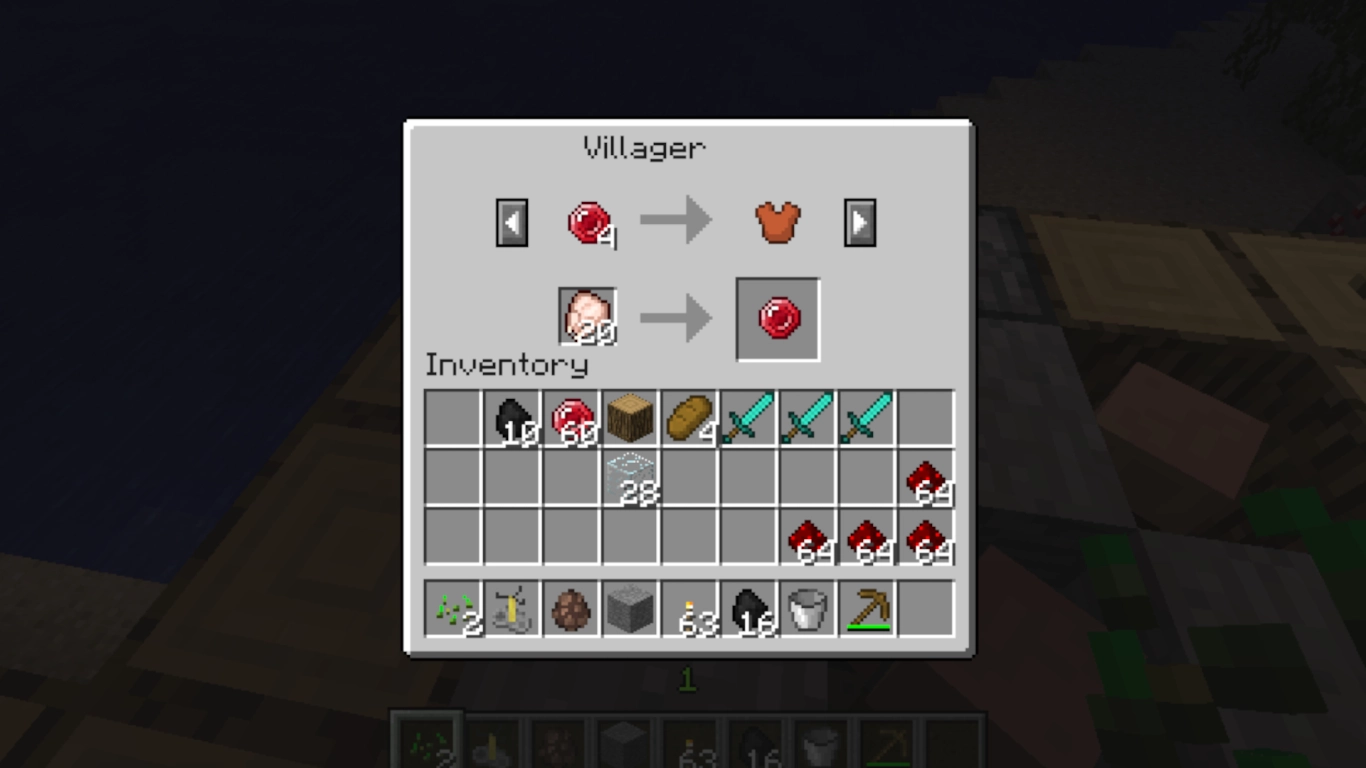Select the first diamond sword in the inventory
This screenshot has height=768, width=1366.
click(748, 418)
